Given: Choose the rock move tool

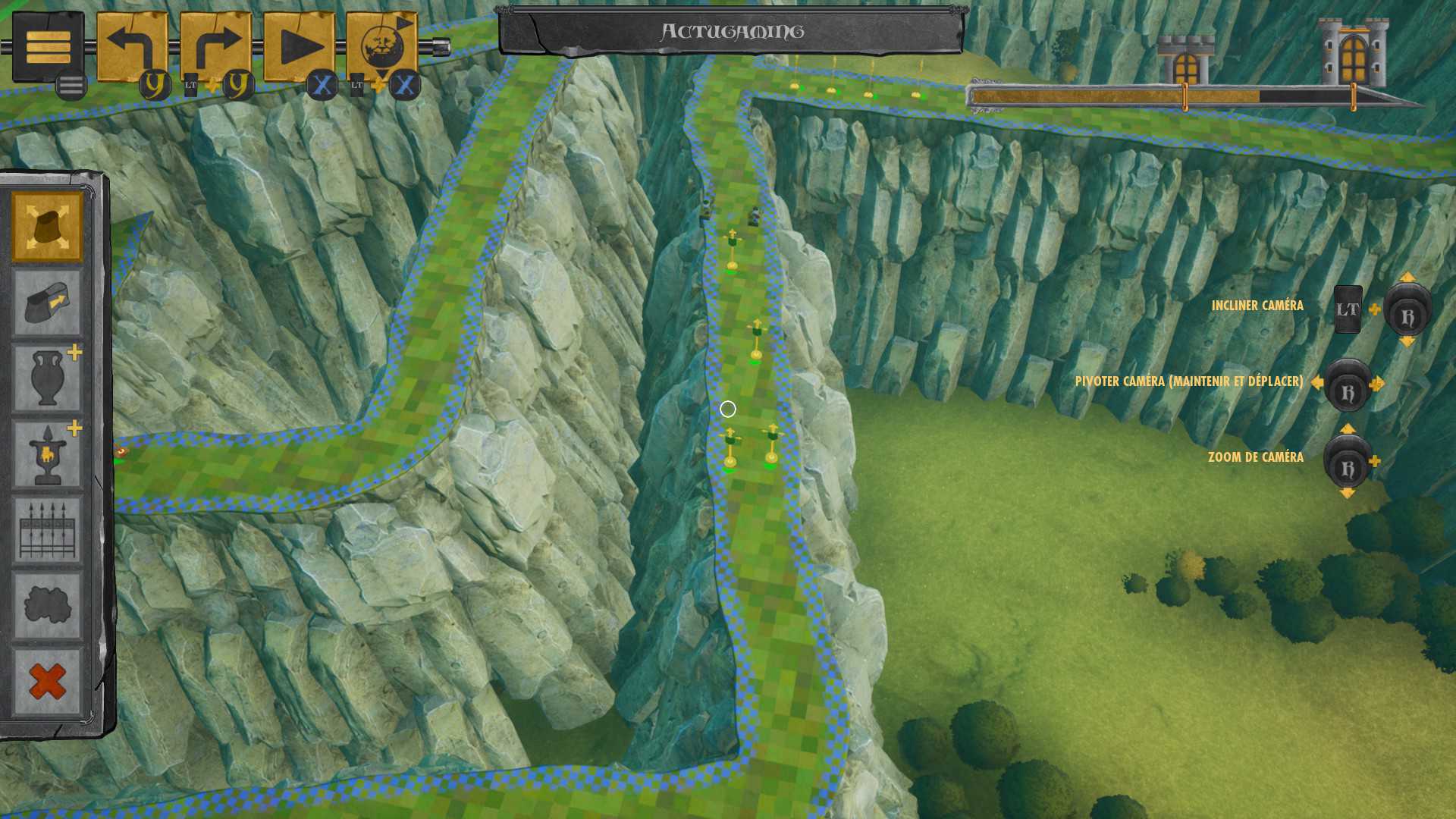Looking at the screenshot, I should 47,303.
